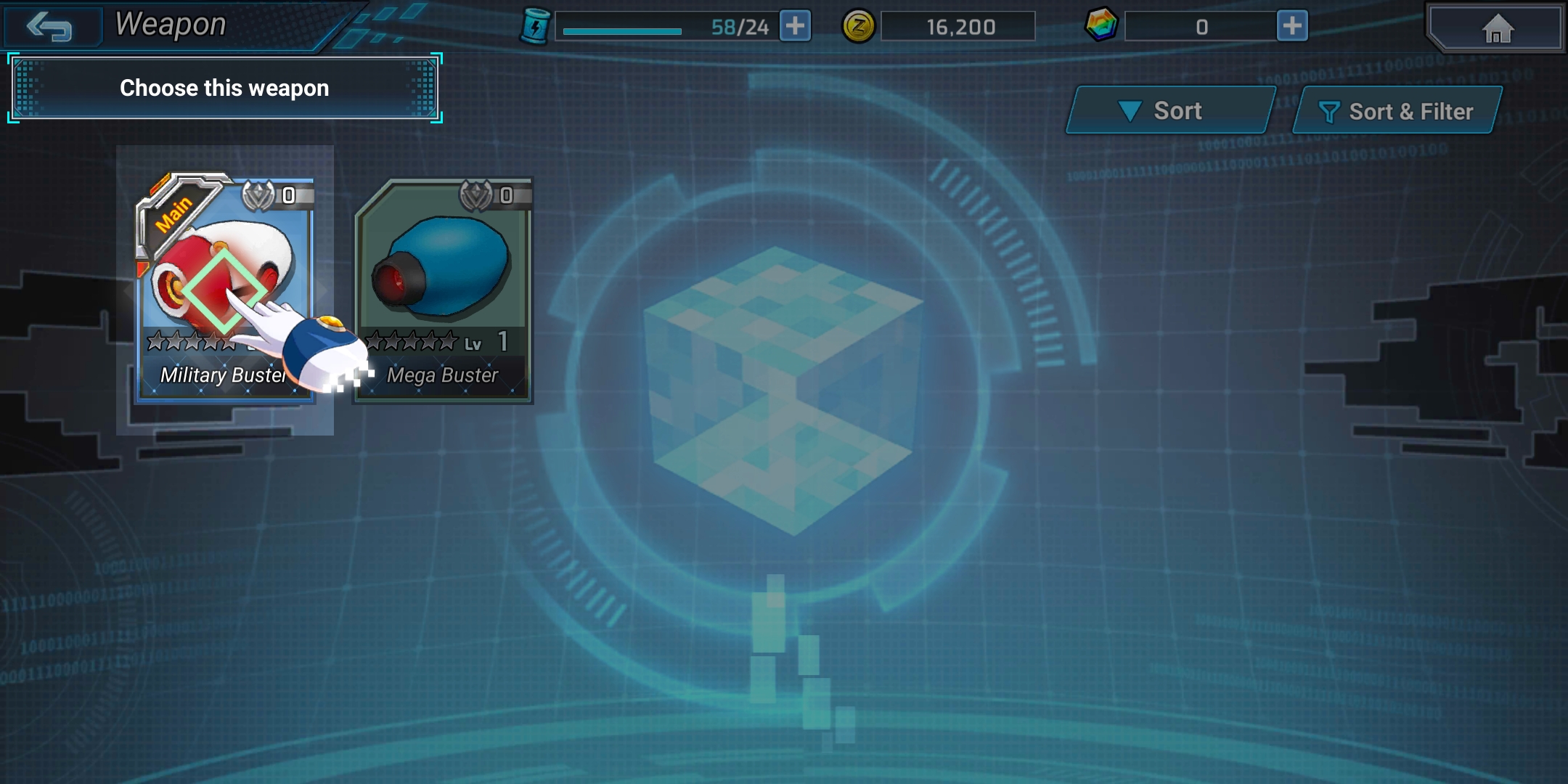Choose the Mega Buster weapon card

coord(443,290)
